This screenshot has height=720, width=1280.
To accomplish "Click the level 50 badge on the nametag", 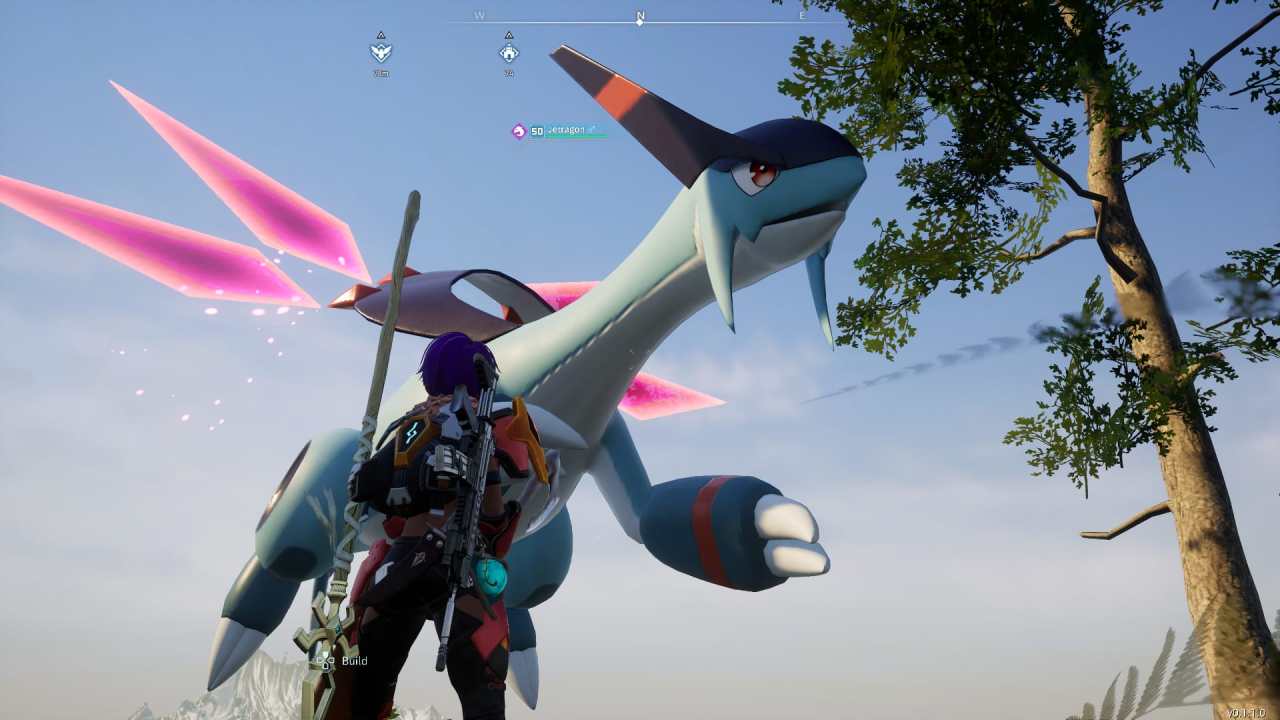I will coord(537,130).
